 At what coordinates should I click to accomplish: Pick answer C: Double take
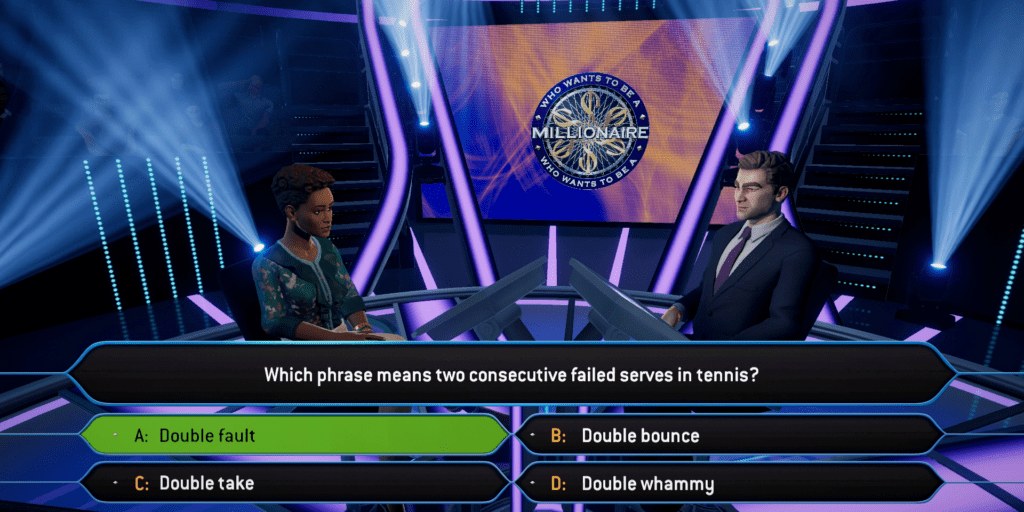click(x=295, y=483)
